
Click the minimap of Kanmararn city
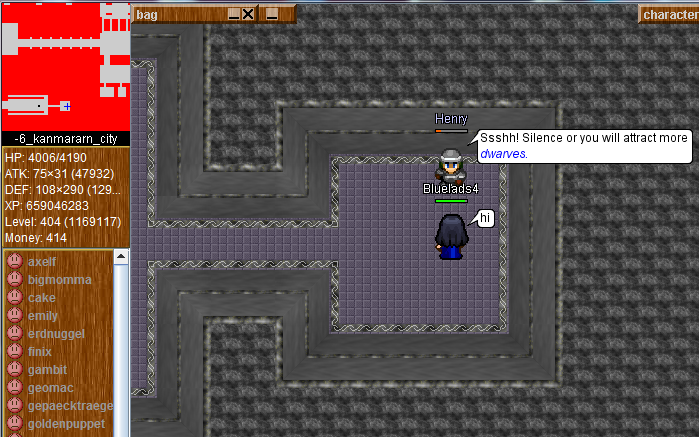(x=65, y=65)
